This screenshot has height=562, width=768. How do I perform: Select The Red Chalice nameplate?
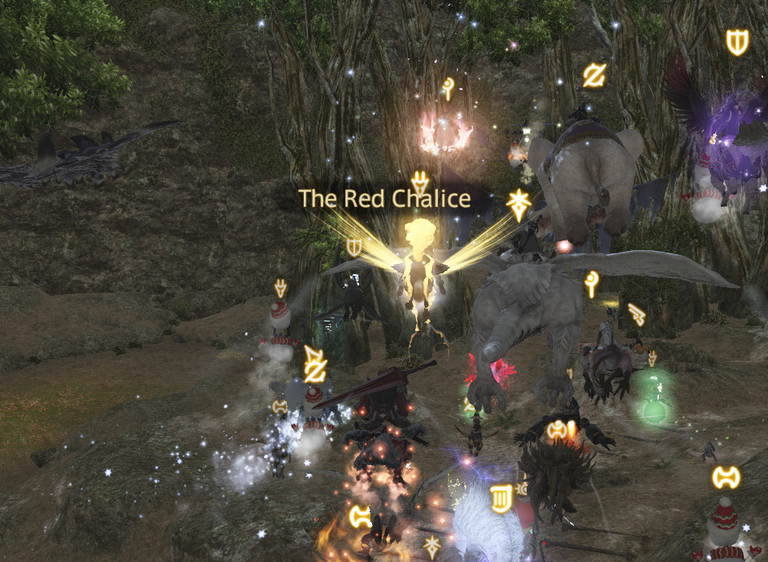click(x=385, y=198)
